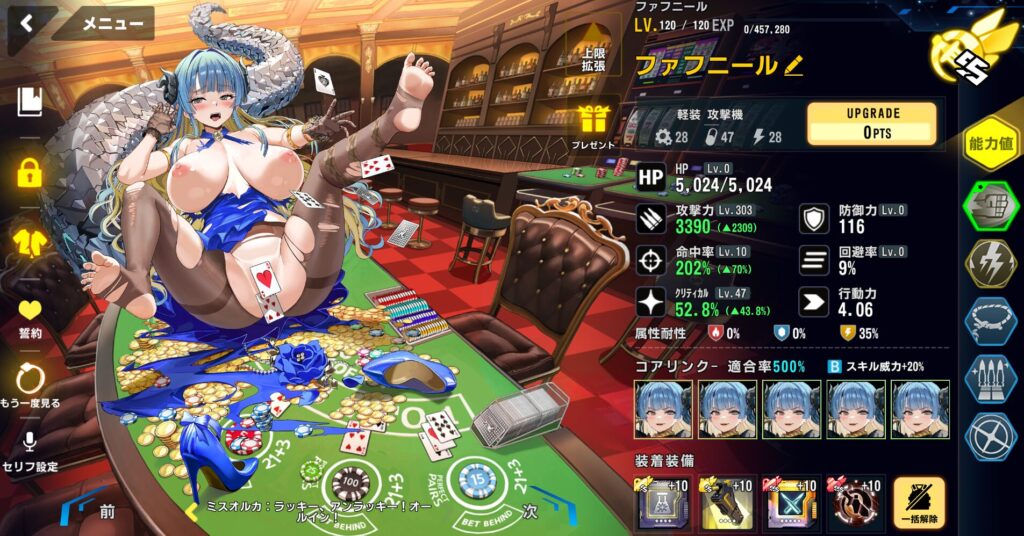Edit the name with the pencil icon
This screenshot has width=1024, height=536.
794,66
